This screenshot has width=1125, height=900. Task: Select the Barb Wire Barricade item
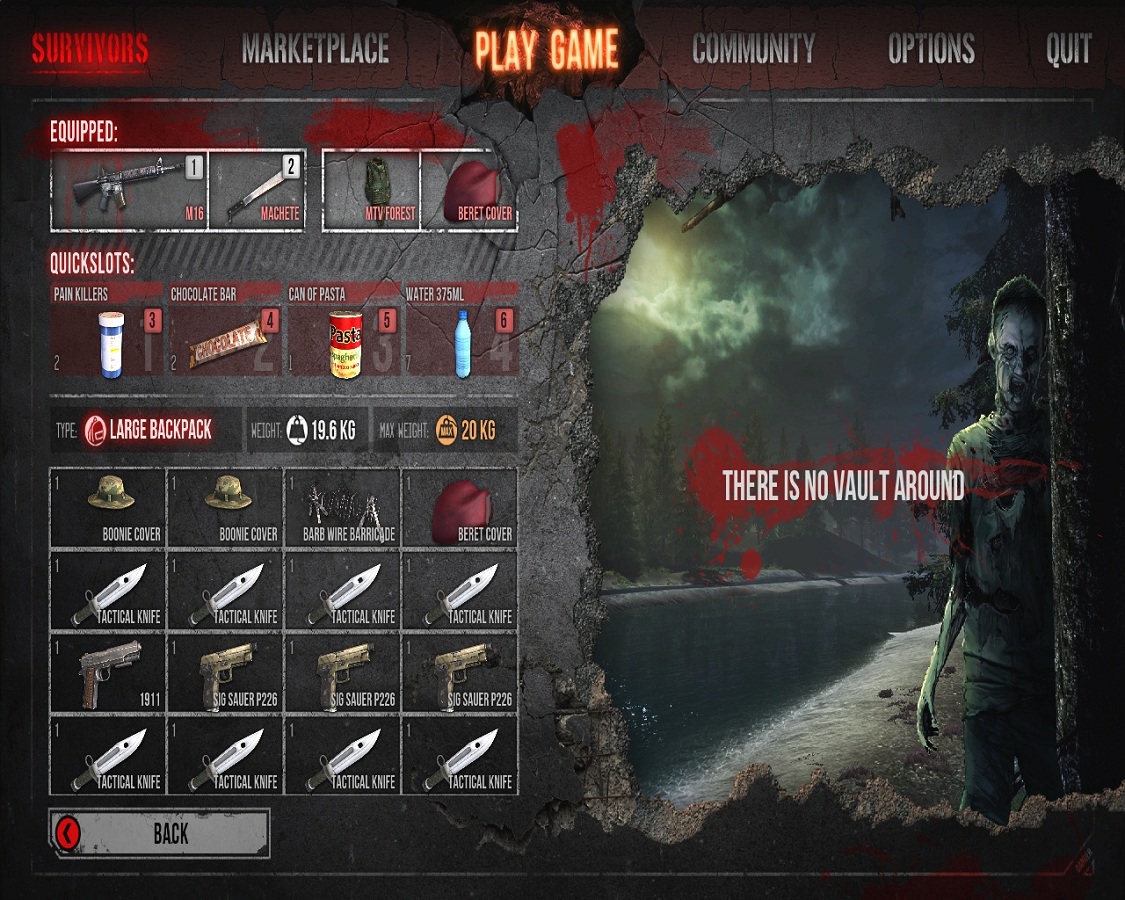(342, 508)
